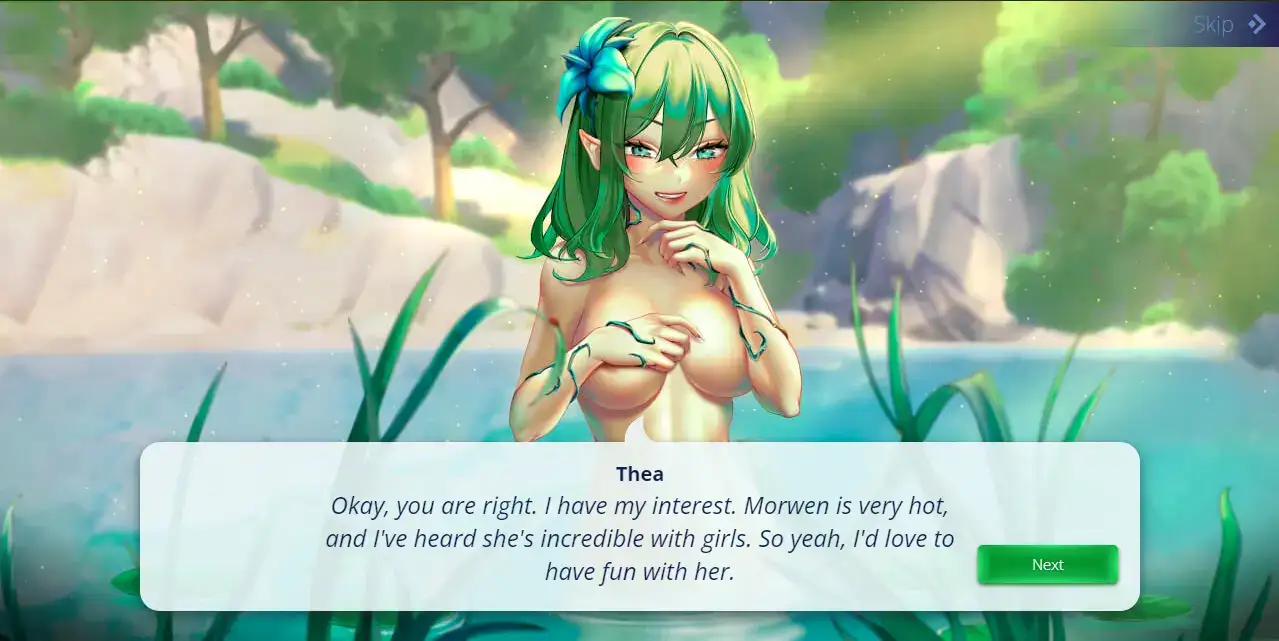1279x641 pixels.
Task: Click the green Next button
Action: click(x=1047, y=565)
